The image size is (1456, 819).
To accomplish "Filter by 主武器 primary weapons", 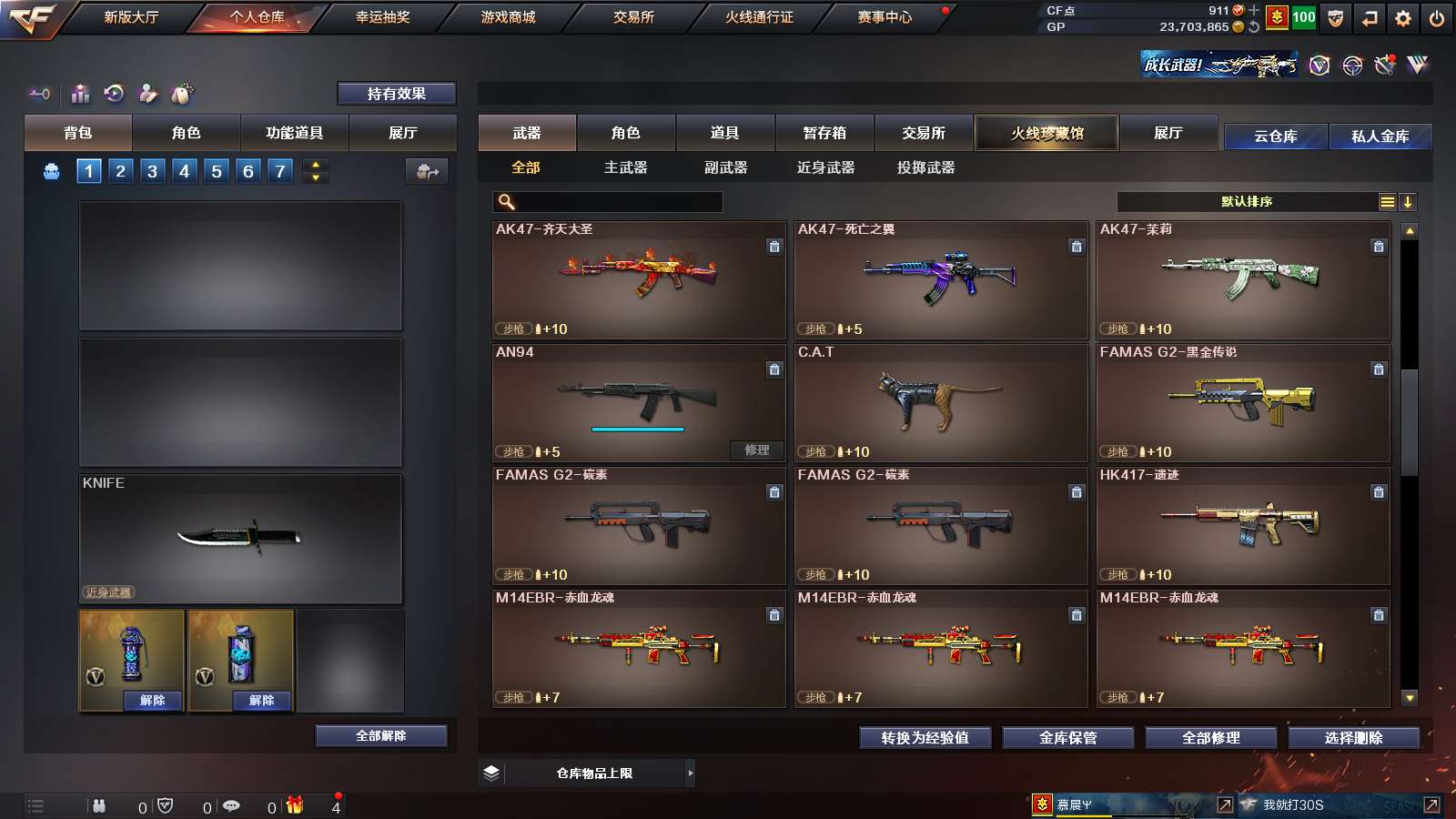I will [x=625, y=167].
